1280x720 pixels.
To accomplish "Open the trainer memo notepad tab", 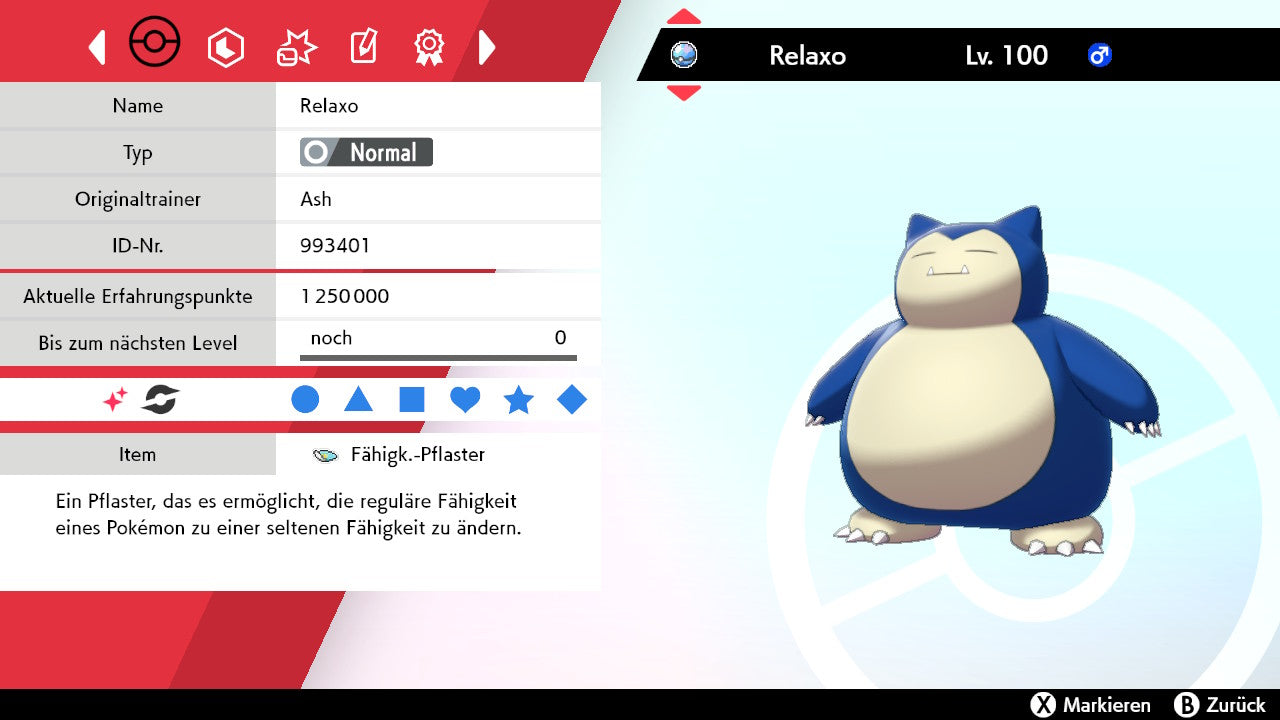I will click(x=363, y=47).
